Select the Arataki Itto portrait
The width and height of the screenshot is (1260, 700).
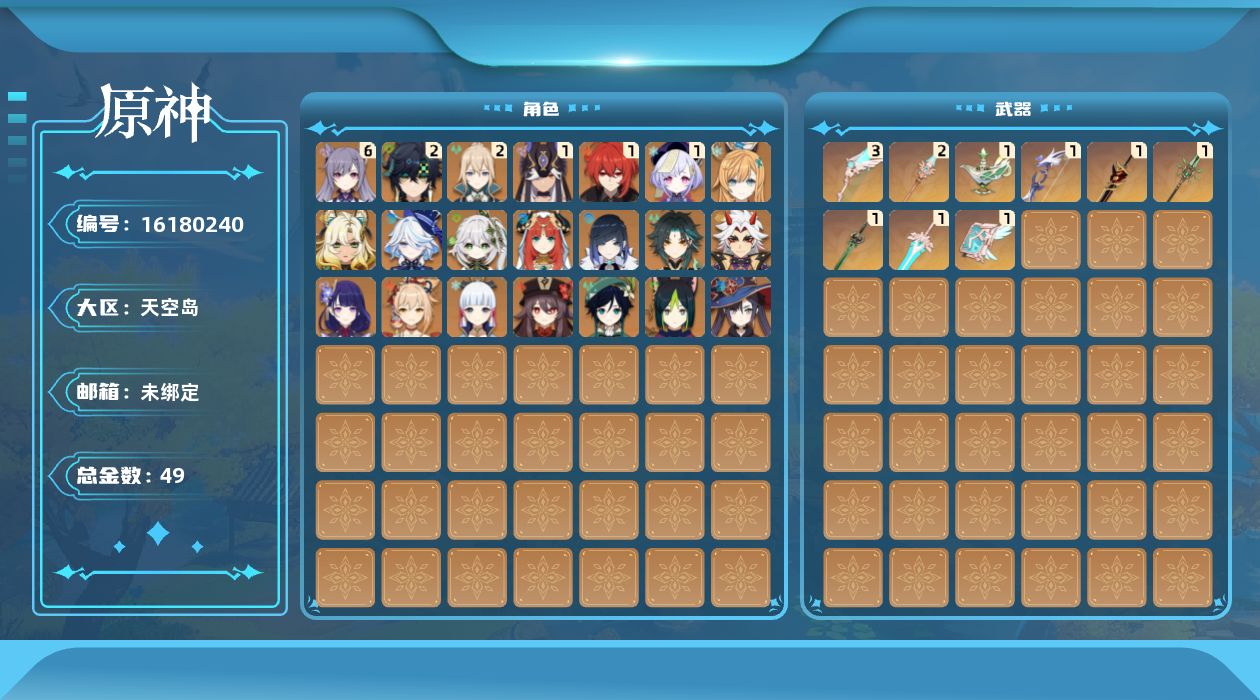point(742,240)
